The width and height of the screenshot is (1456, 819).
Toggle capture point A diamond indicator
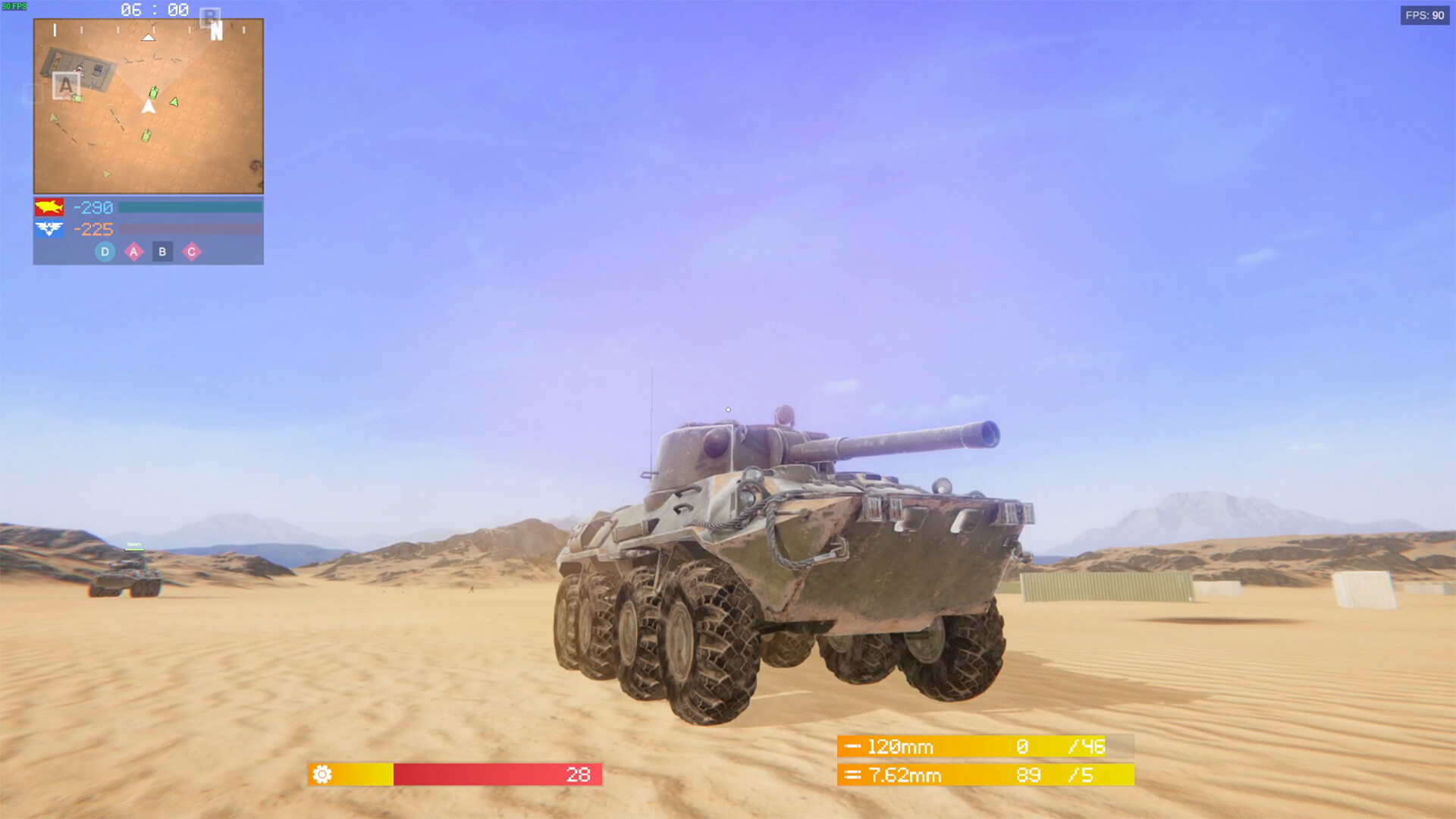133,252
